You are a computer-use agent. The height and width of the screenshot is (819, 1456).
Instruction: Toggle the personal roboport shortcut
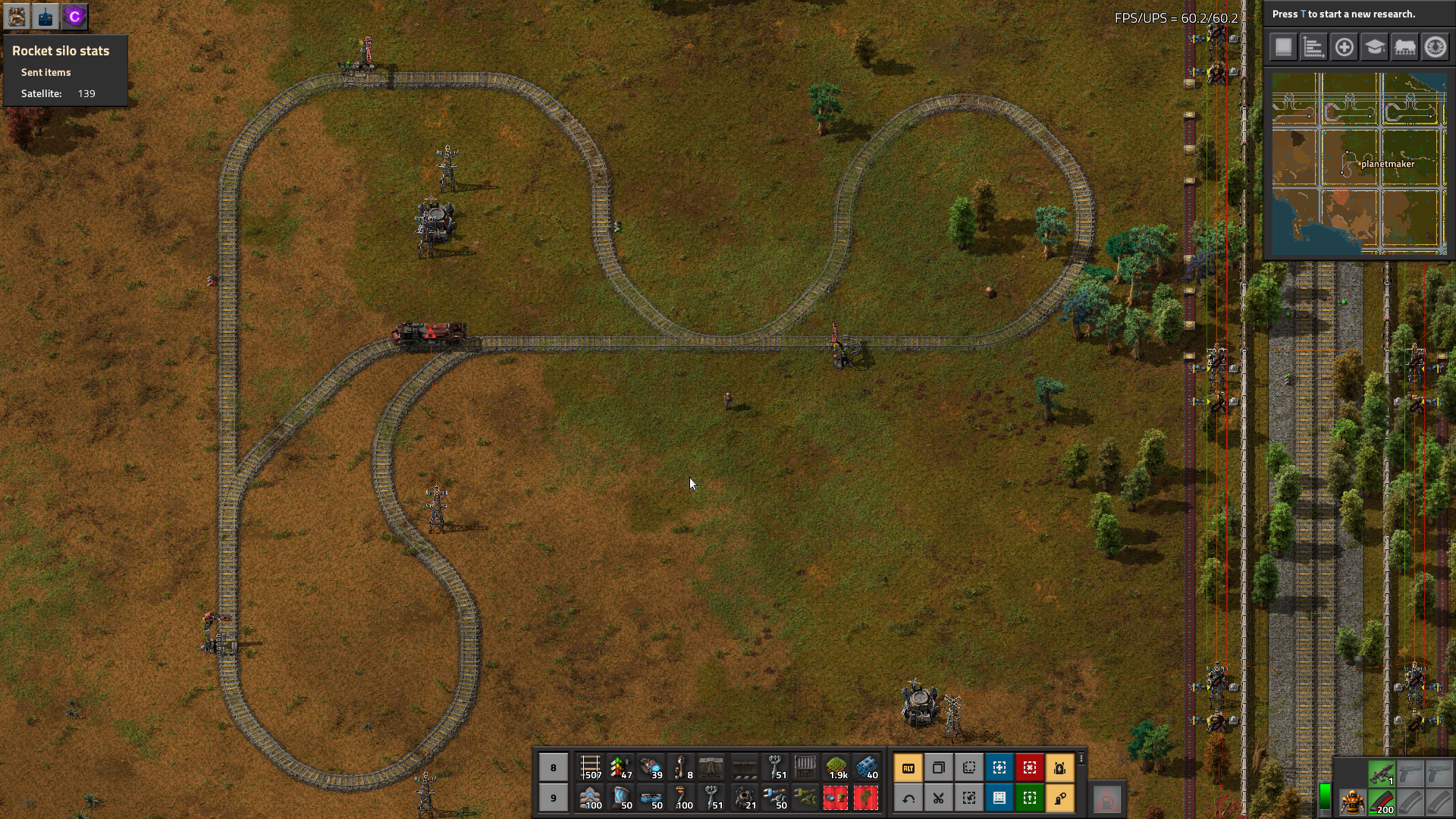tap(1061, 767)
